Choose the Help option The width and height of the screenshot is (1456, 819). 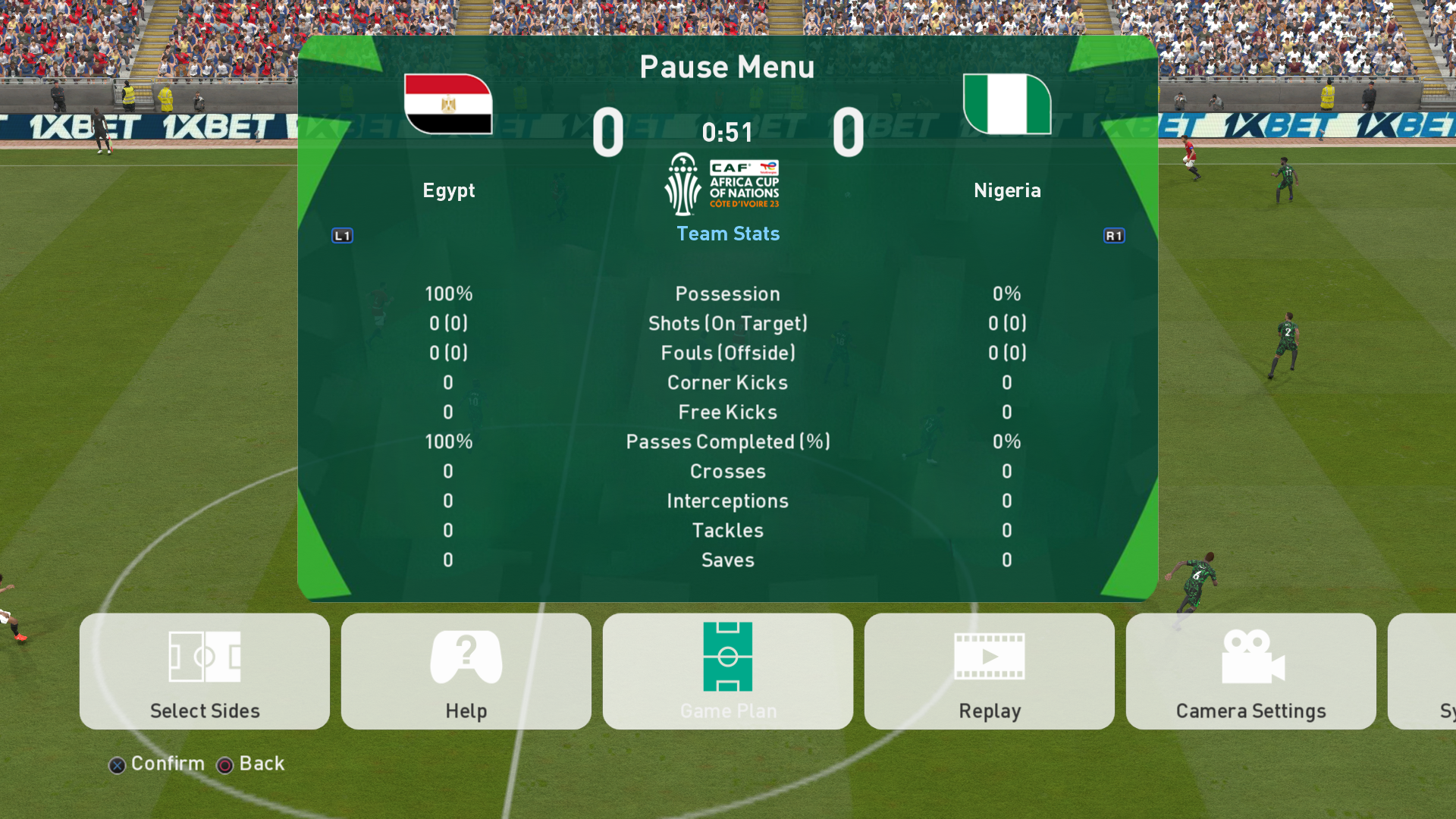pos(466,671)
